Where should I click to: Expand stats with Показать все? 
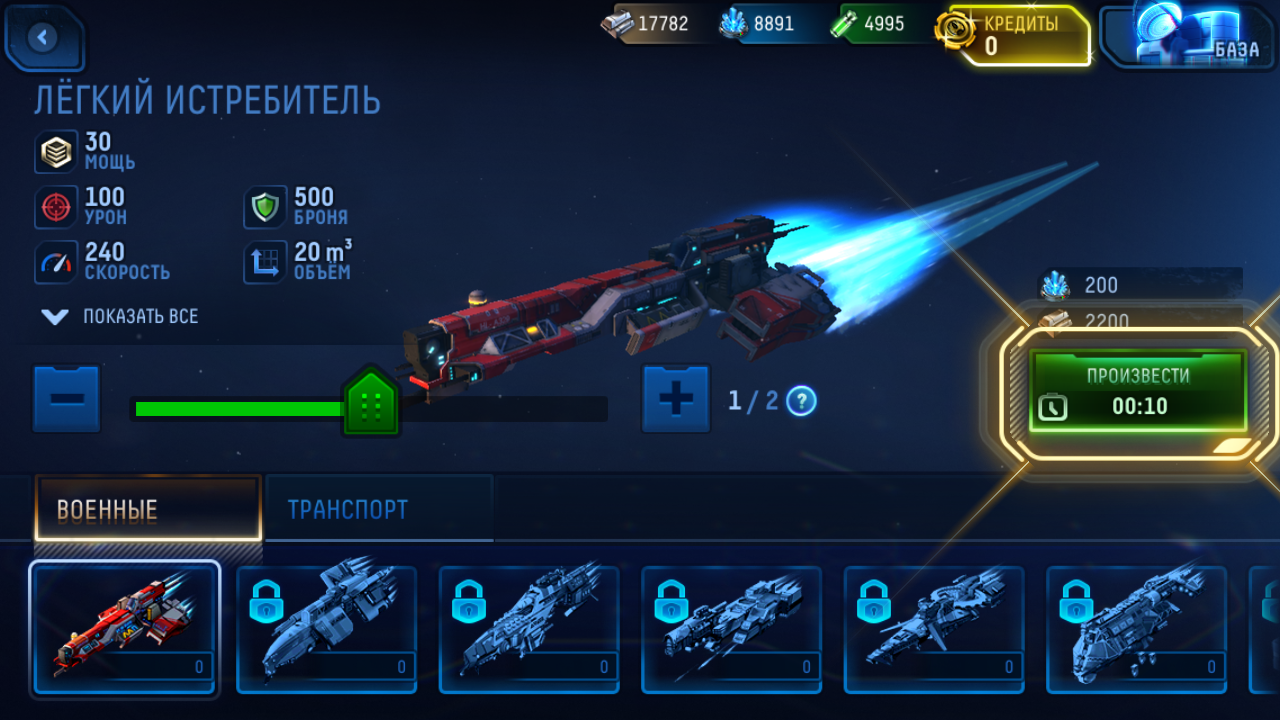point(120,316)
